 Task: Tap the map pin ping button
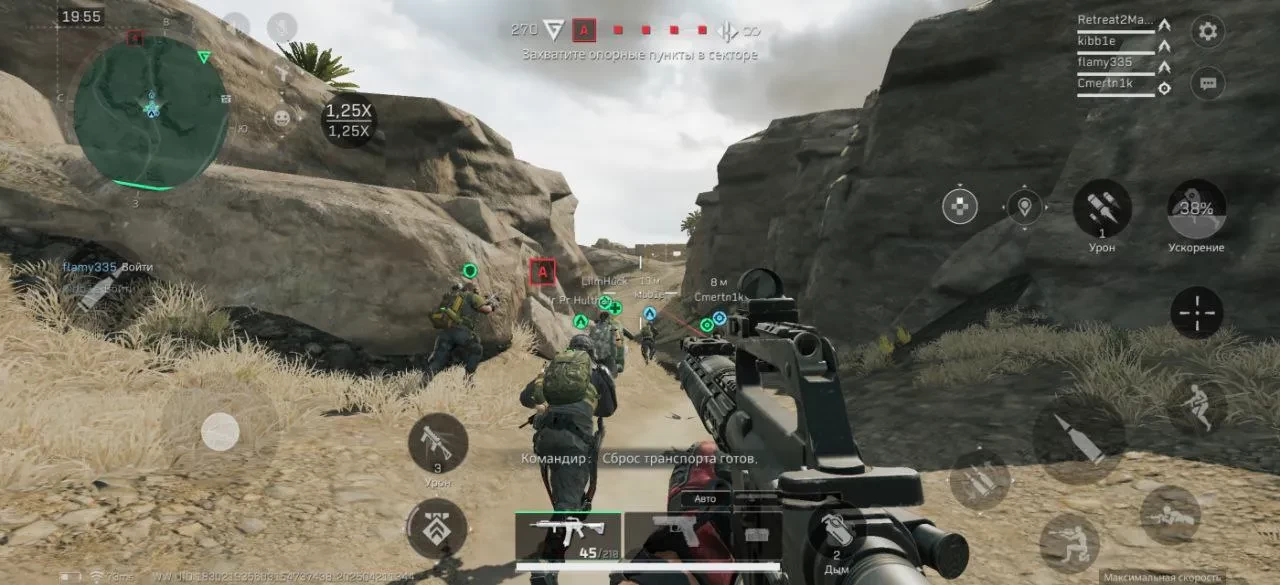pos(1024,207)
